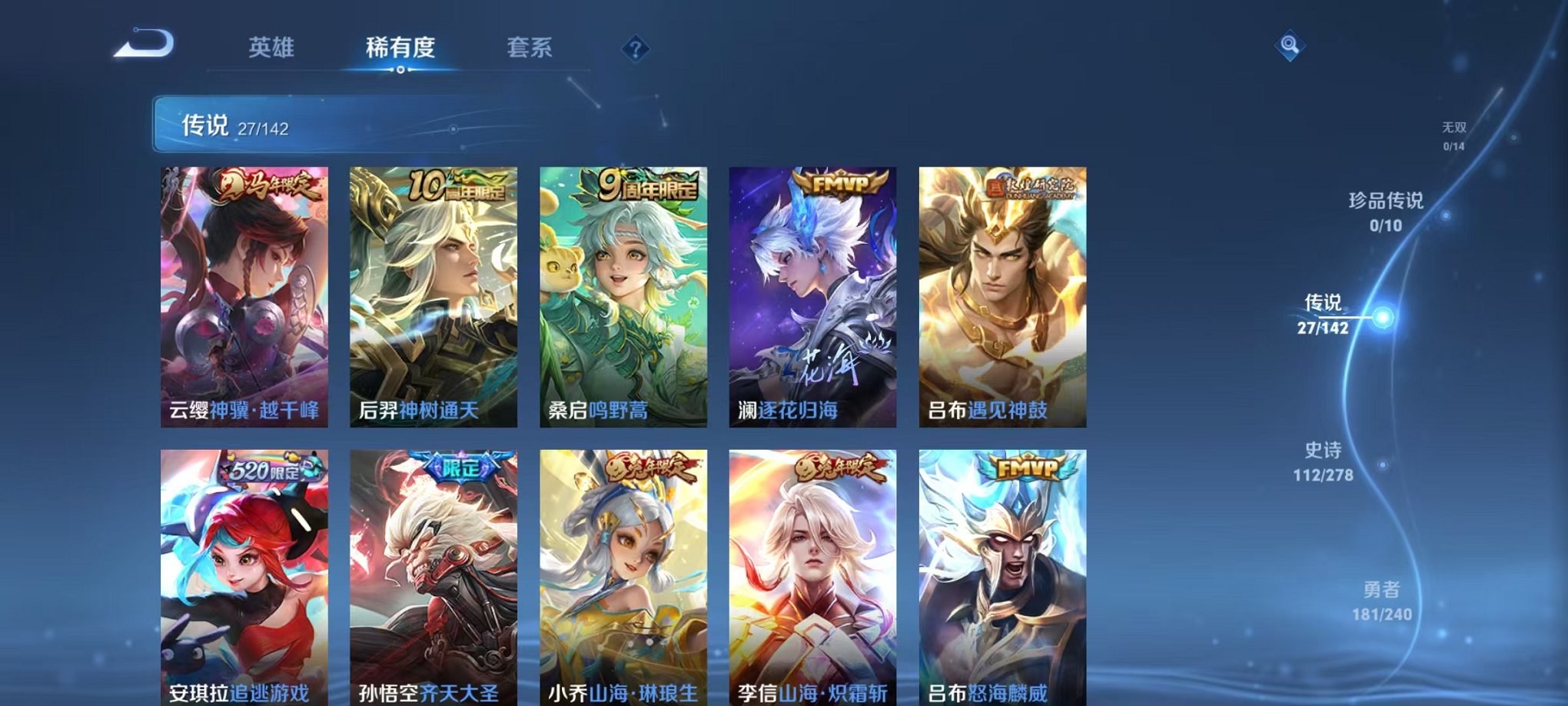Viewport: 1568px width, 706px height.
Task: Open the help question mark icon
Action: (635, 49)
